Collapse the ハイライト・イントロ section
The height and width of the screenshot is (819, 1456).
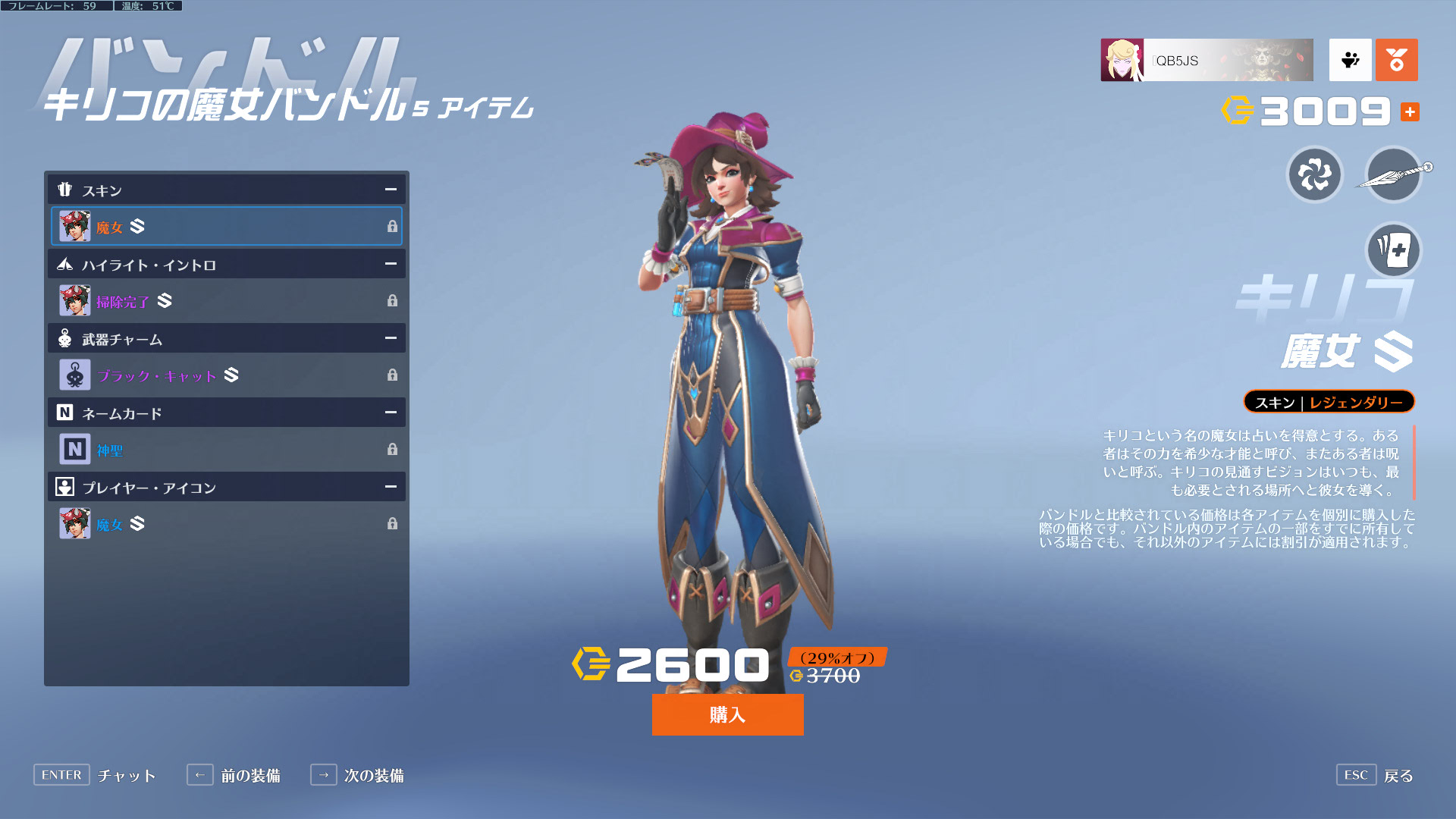391,264
